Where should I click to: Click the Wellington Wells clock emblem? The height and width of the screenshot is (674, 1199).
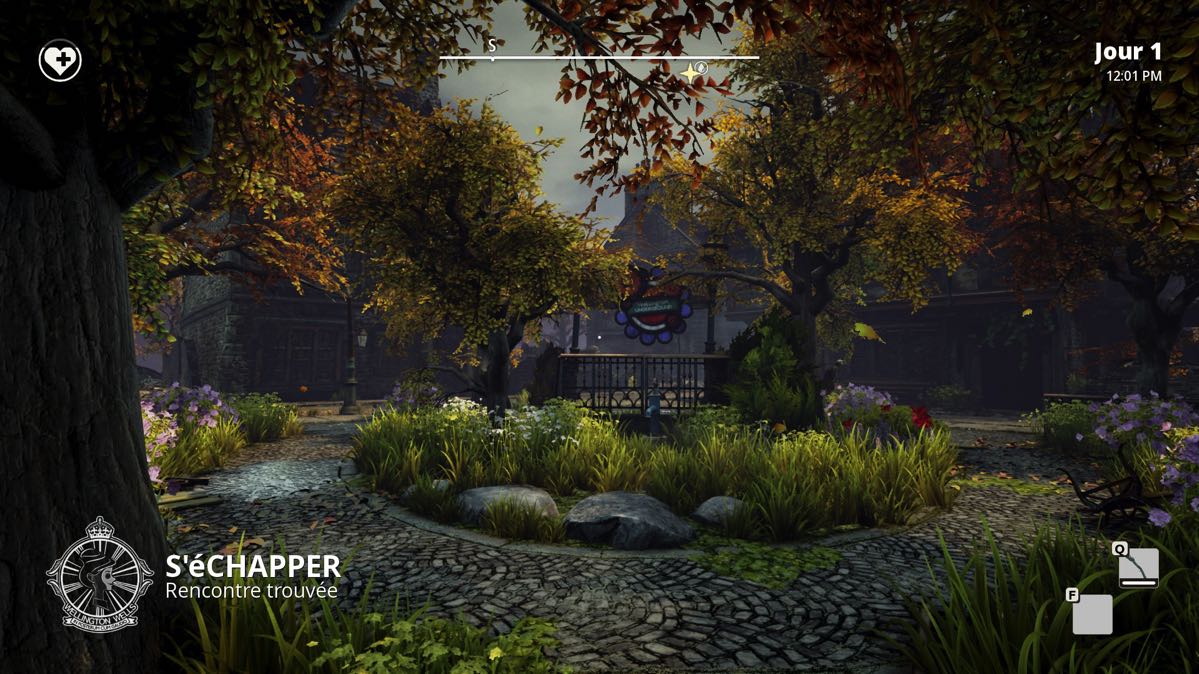pyautogui.click(x=99, y=572)
